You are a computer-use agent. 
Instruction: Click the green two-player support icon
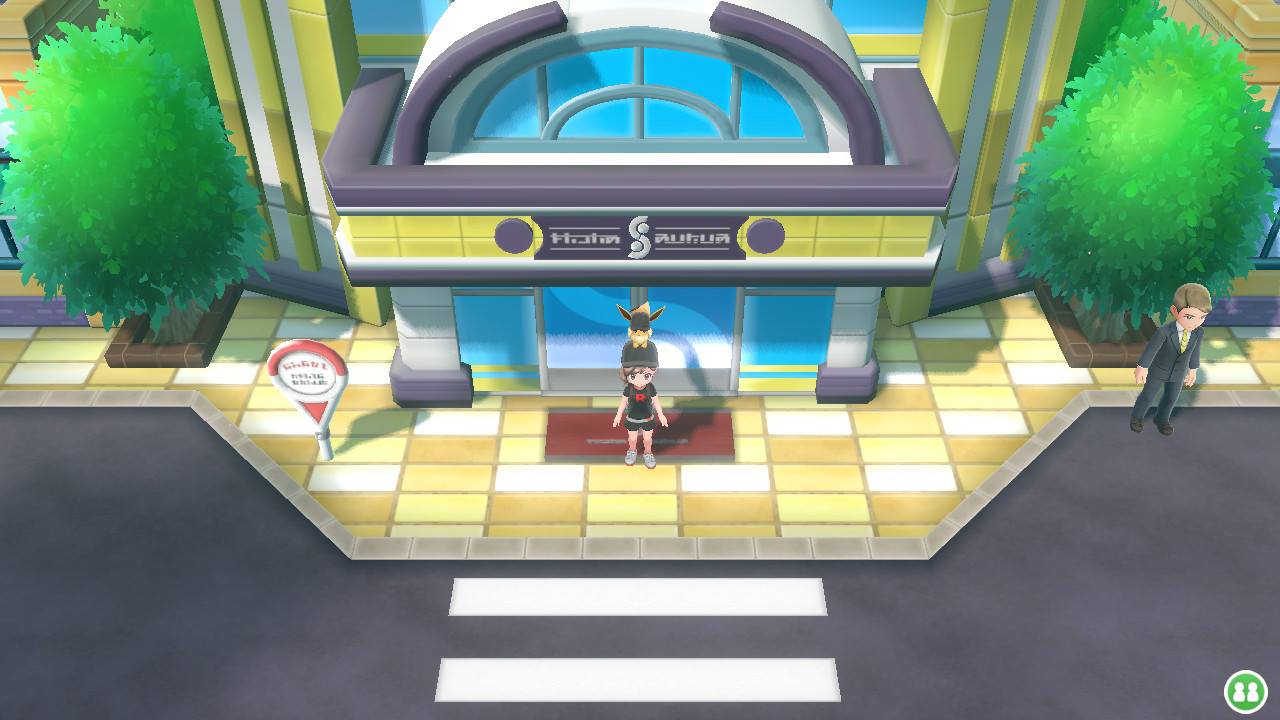[x=1246, y=692]
